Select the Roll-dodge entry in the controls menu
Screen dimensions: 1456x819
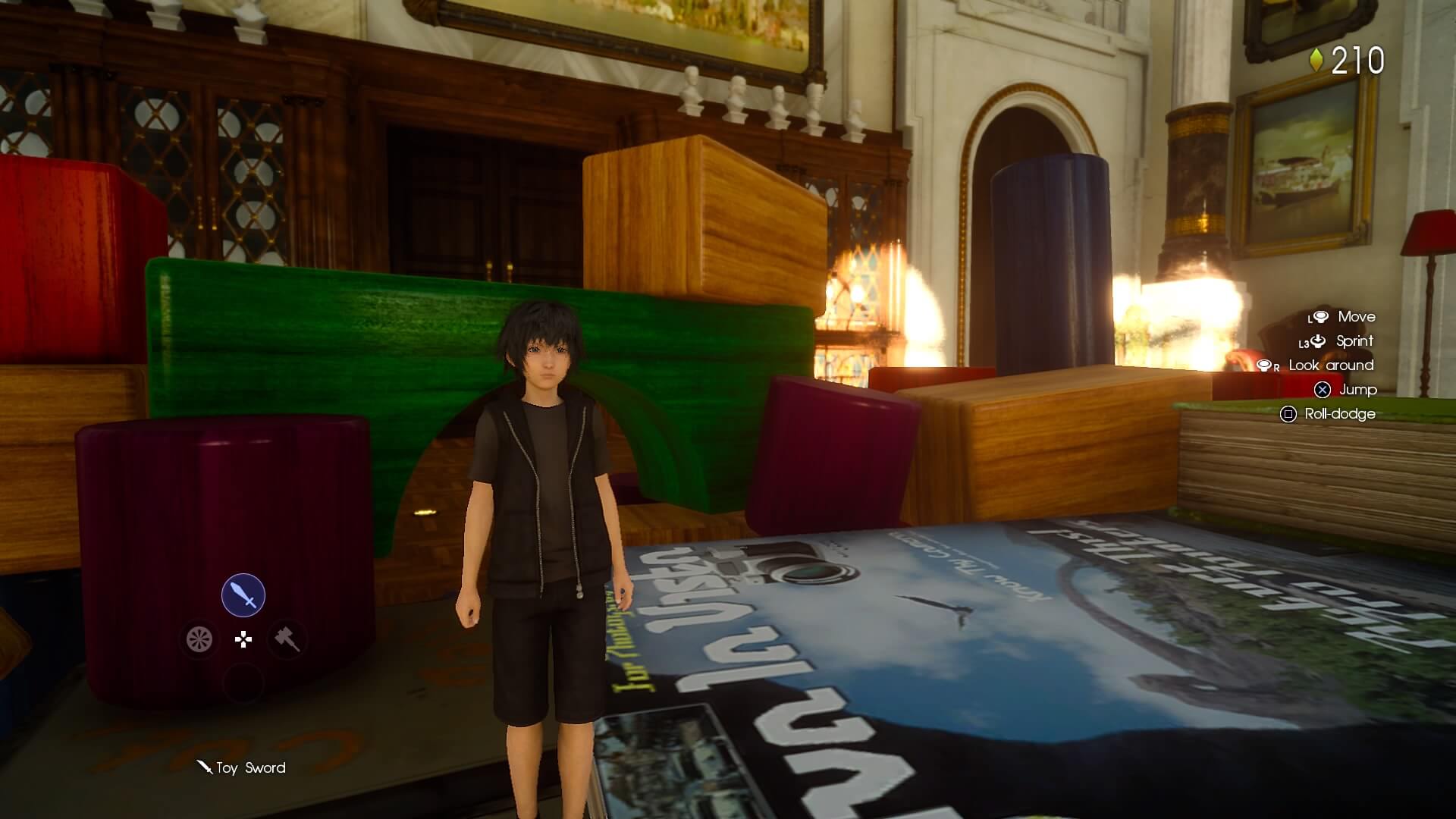click(1342, 415)
